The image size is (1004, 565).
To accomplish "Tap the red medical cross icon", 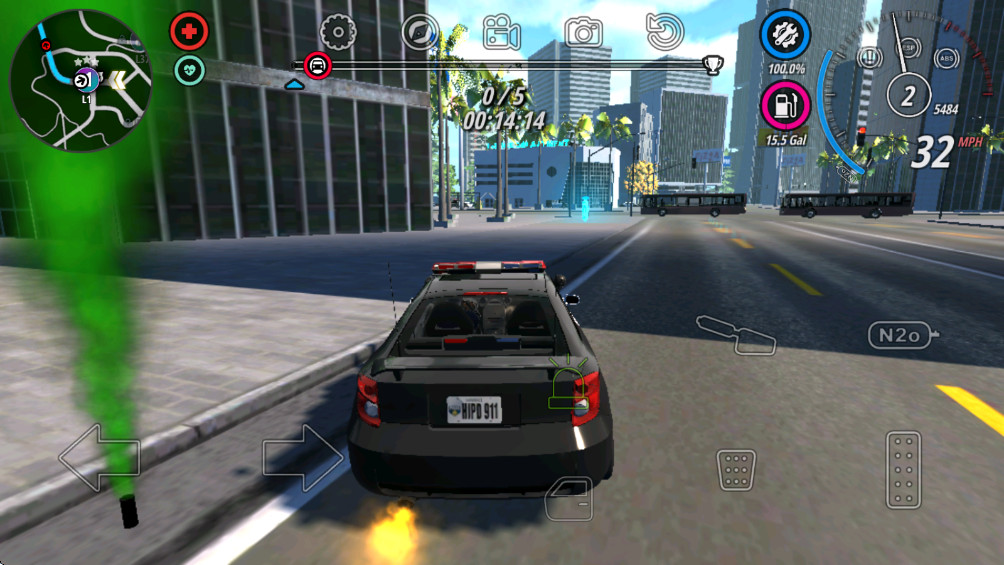I will [188, 31].
